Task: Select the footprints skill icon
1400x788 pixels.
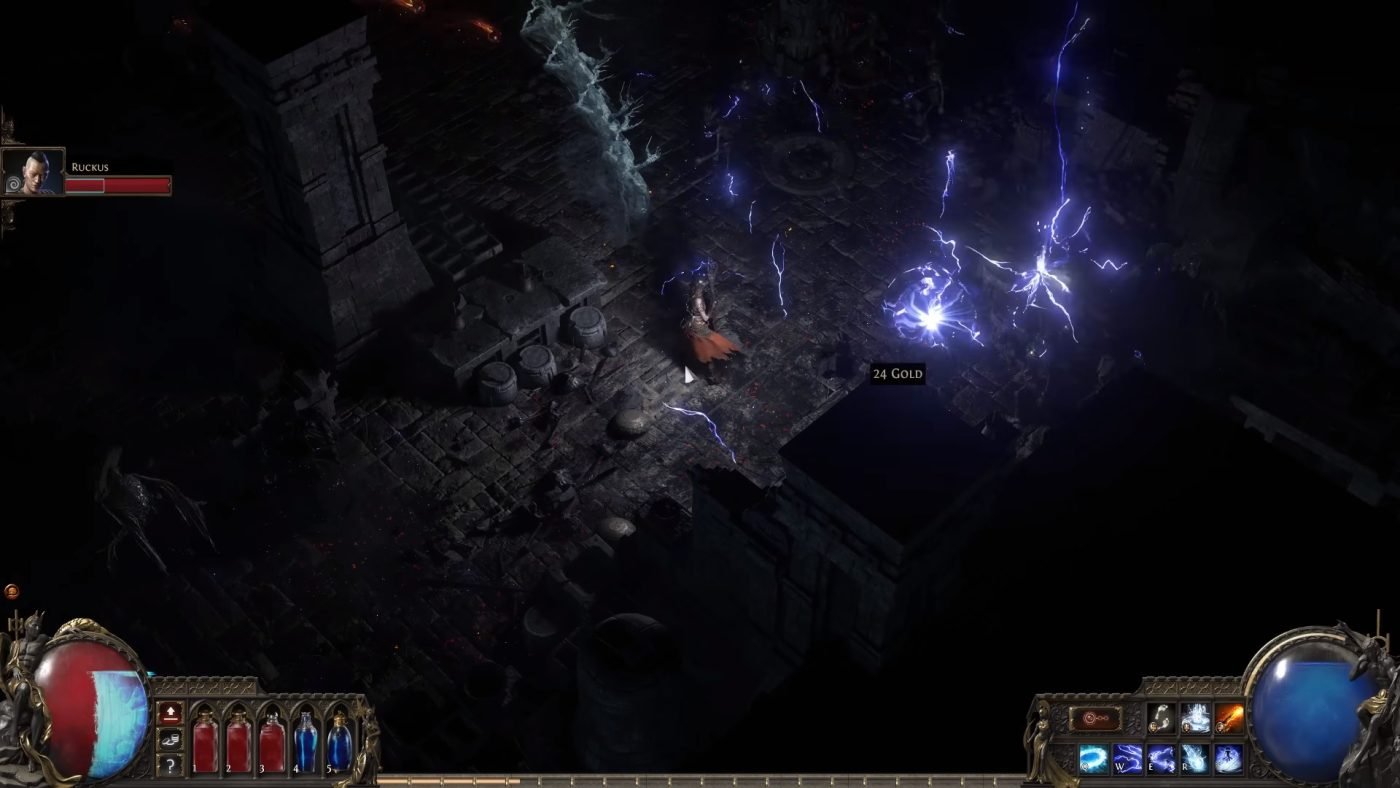Action: coord(1161,717)
